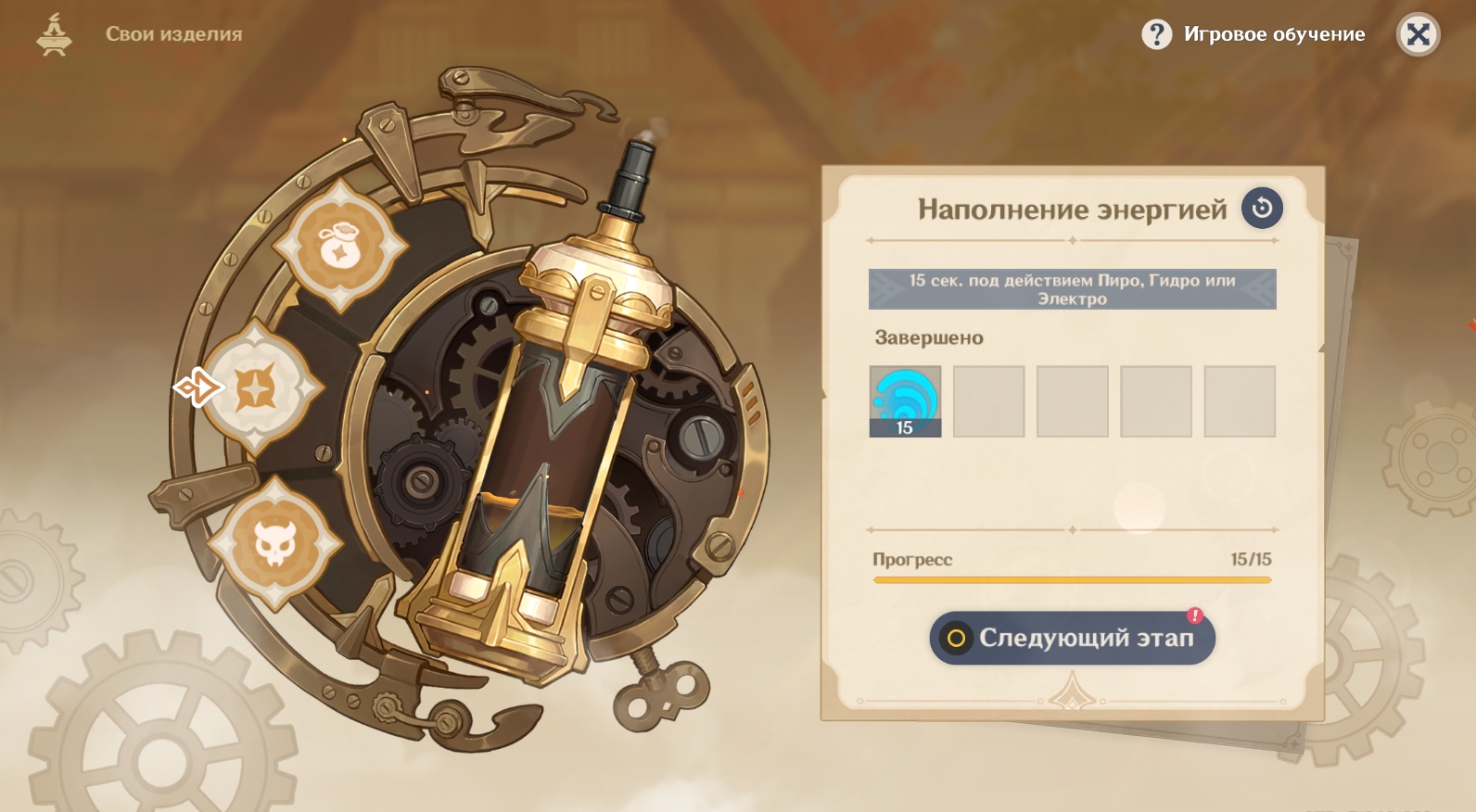Close the crafting screen with the X button
The width and height of the screenshot is (1476, 812).
coord(1418,35)
